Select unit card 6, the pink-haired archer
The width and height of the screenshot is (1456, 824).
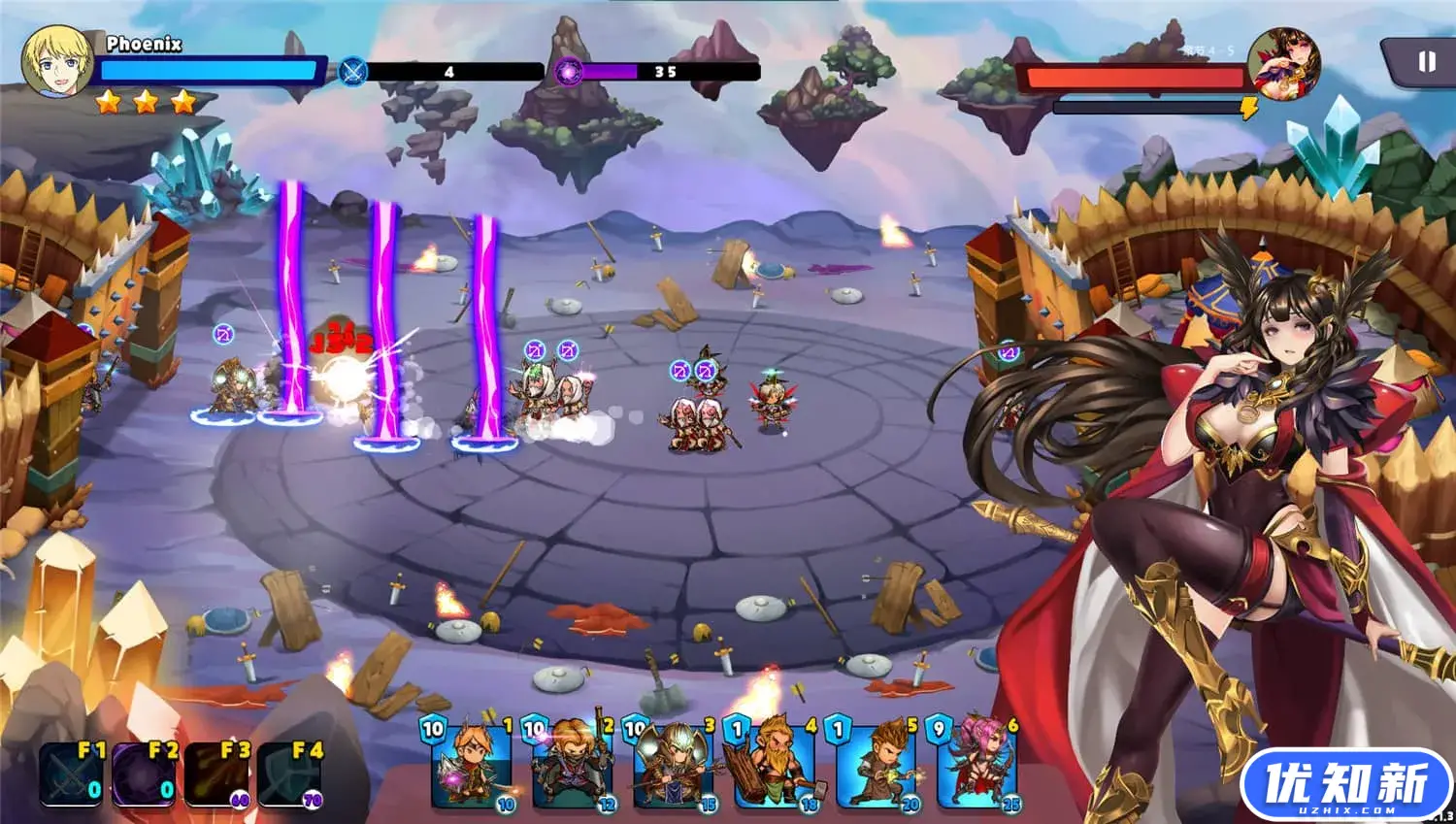(976, 767)
